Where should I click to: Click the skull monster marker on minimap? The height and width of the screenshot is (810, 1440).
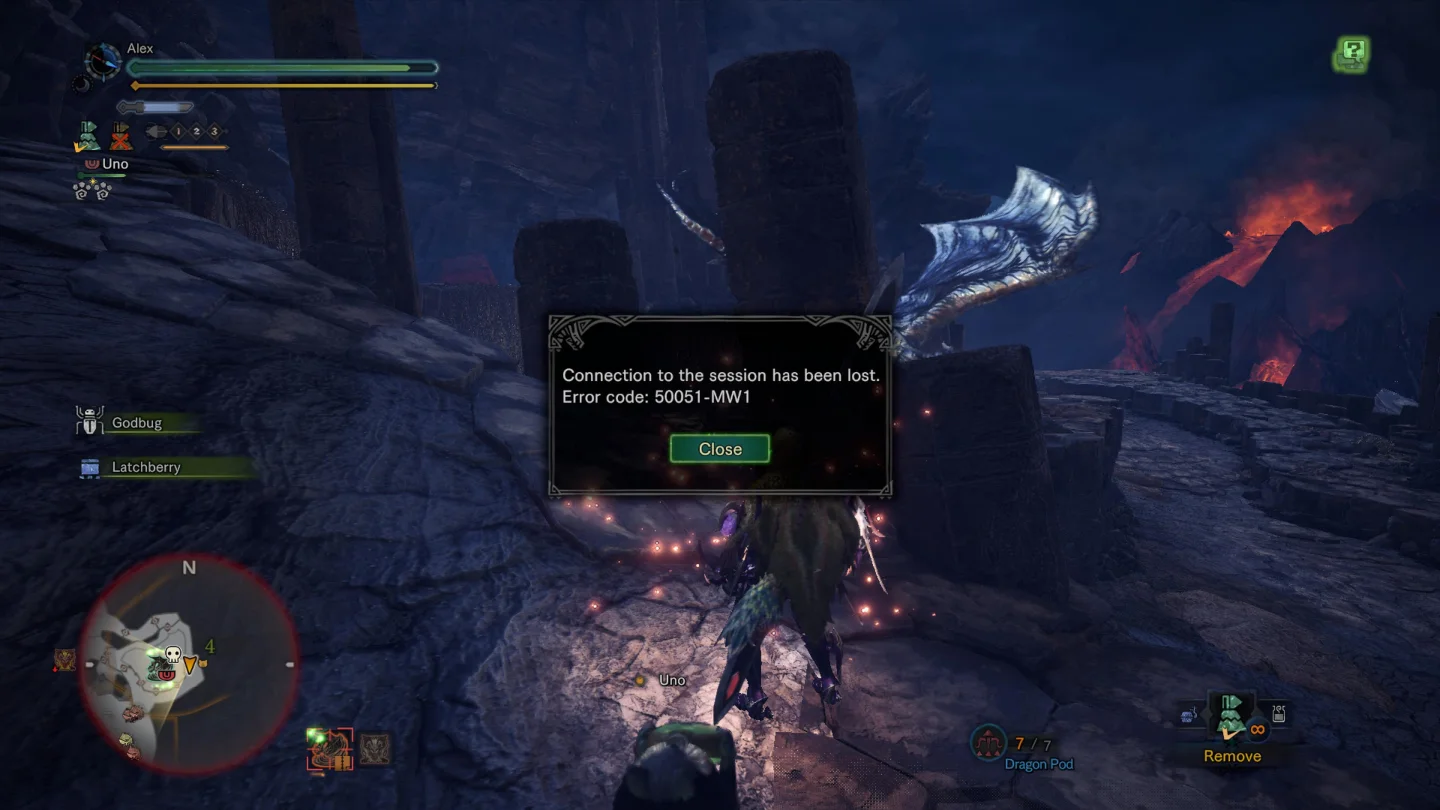pyautogui.click(x=171, y=656)
